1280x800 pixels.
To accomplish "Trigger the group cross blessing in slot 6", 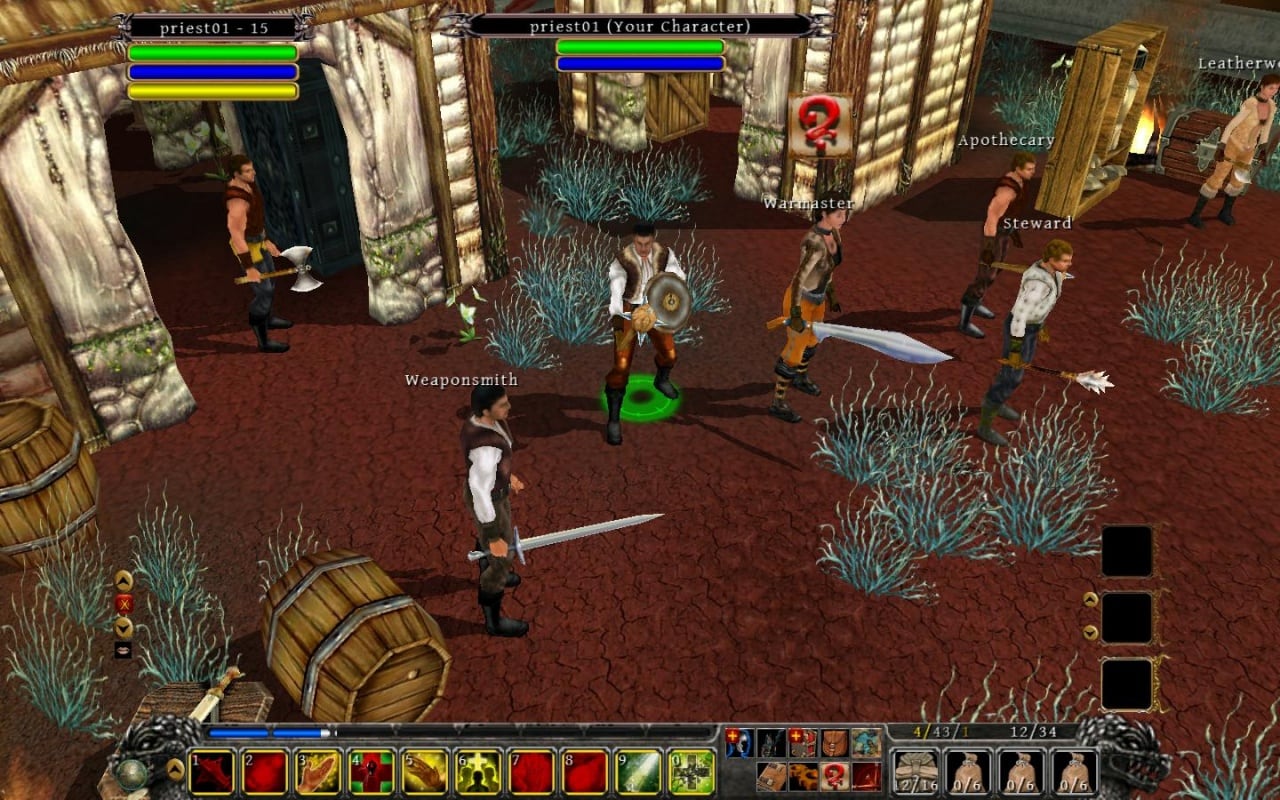I will point(478,772).
